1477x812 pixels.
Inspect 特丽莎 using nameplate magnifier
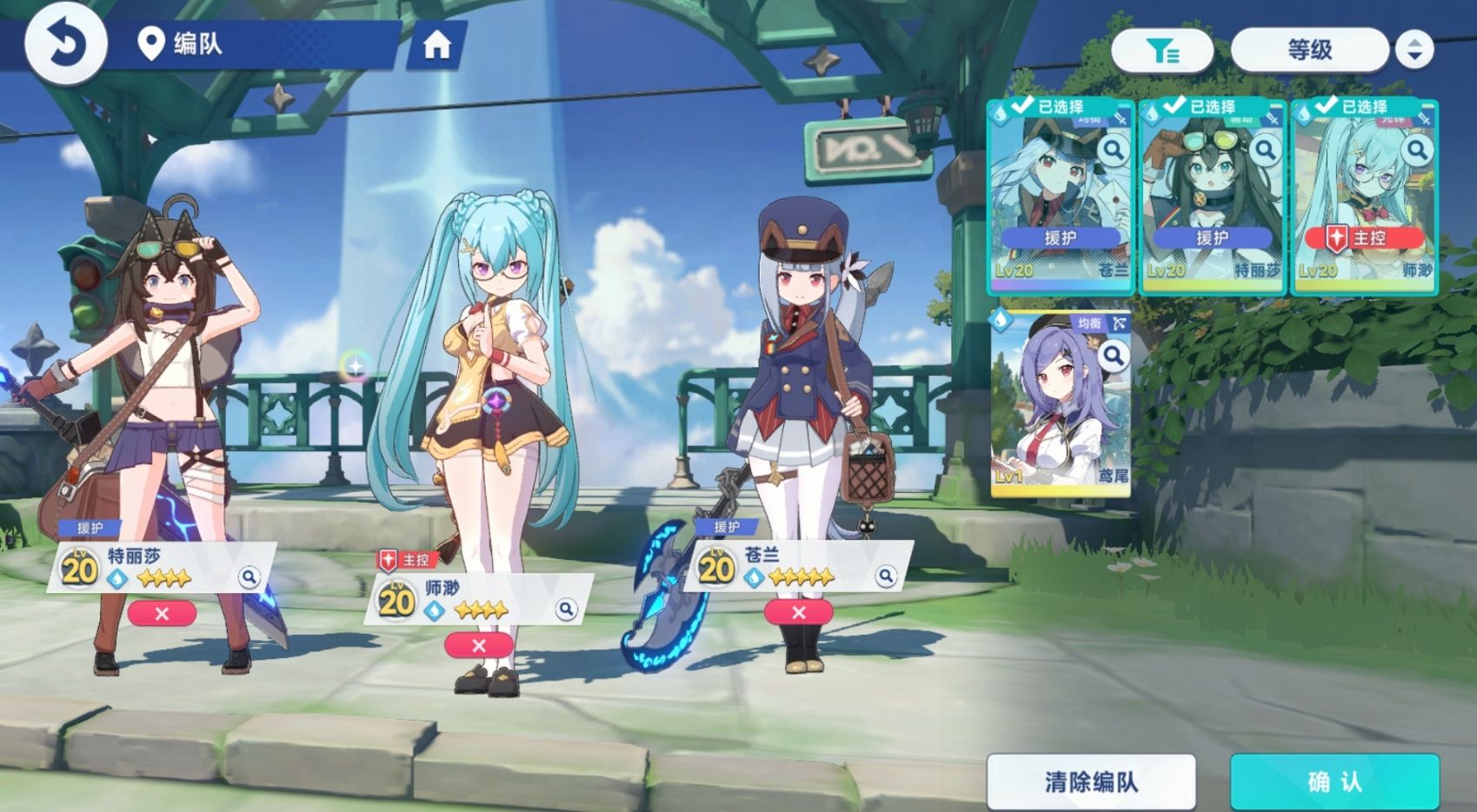point(249,576)
